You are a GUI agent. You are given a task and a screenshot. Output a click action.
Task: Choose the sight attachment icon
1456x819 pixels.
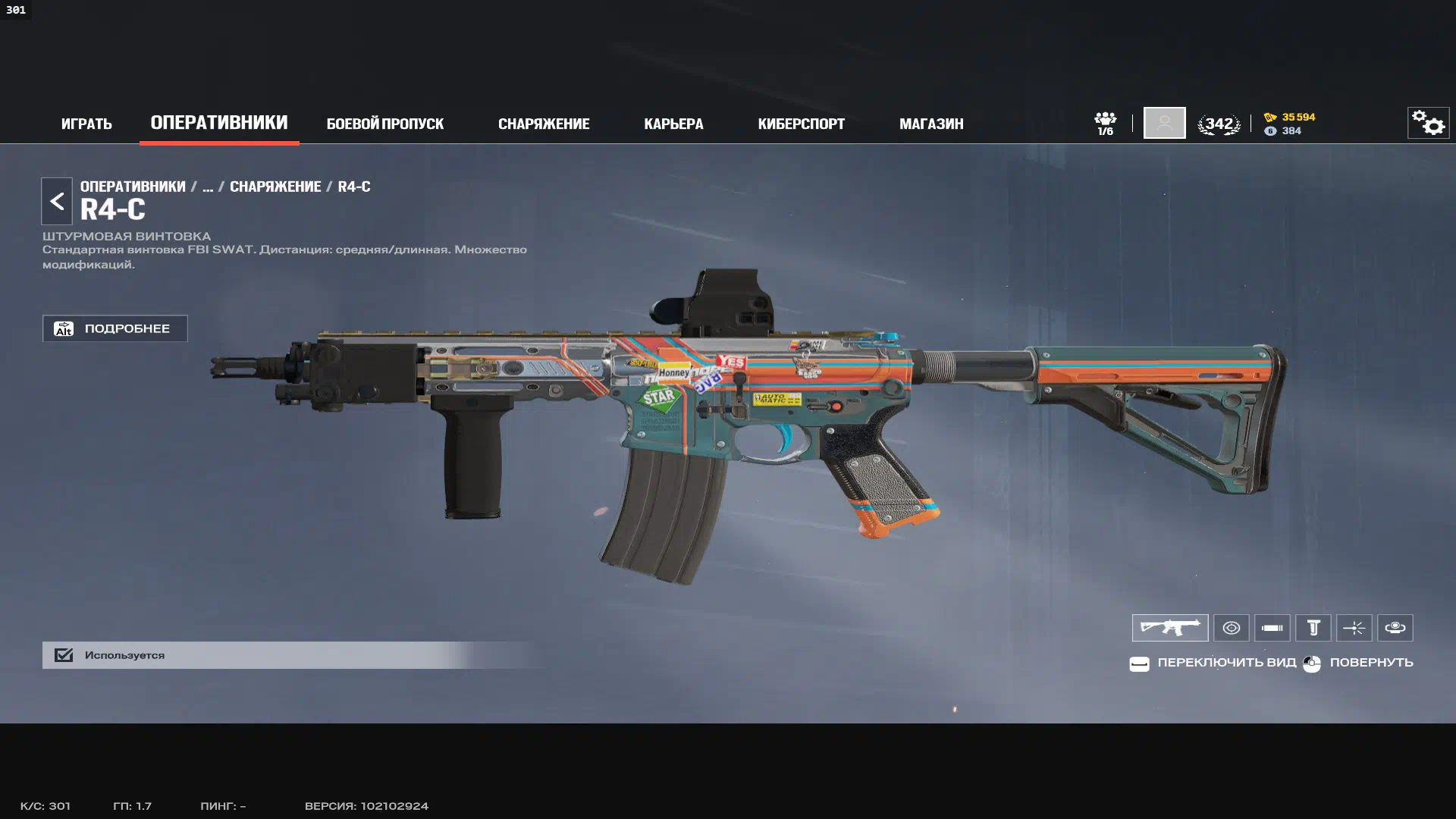(x=1232, y=628)
